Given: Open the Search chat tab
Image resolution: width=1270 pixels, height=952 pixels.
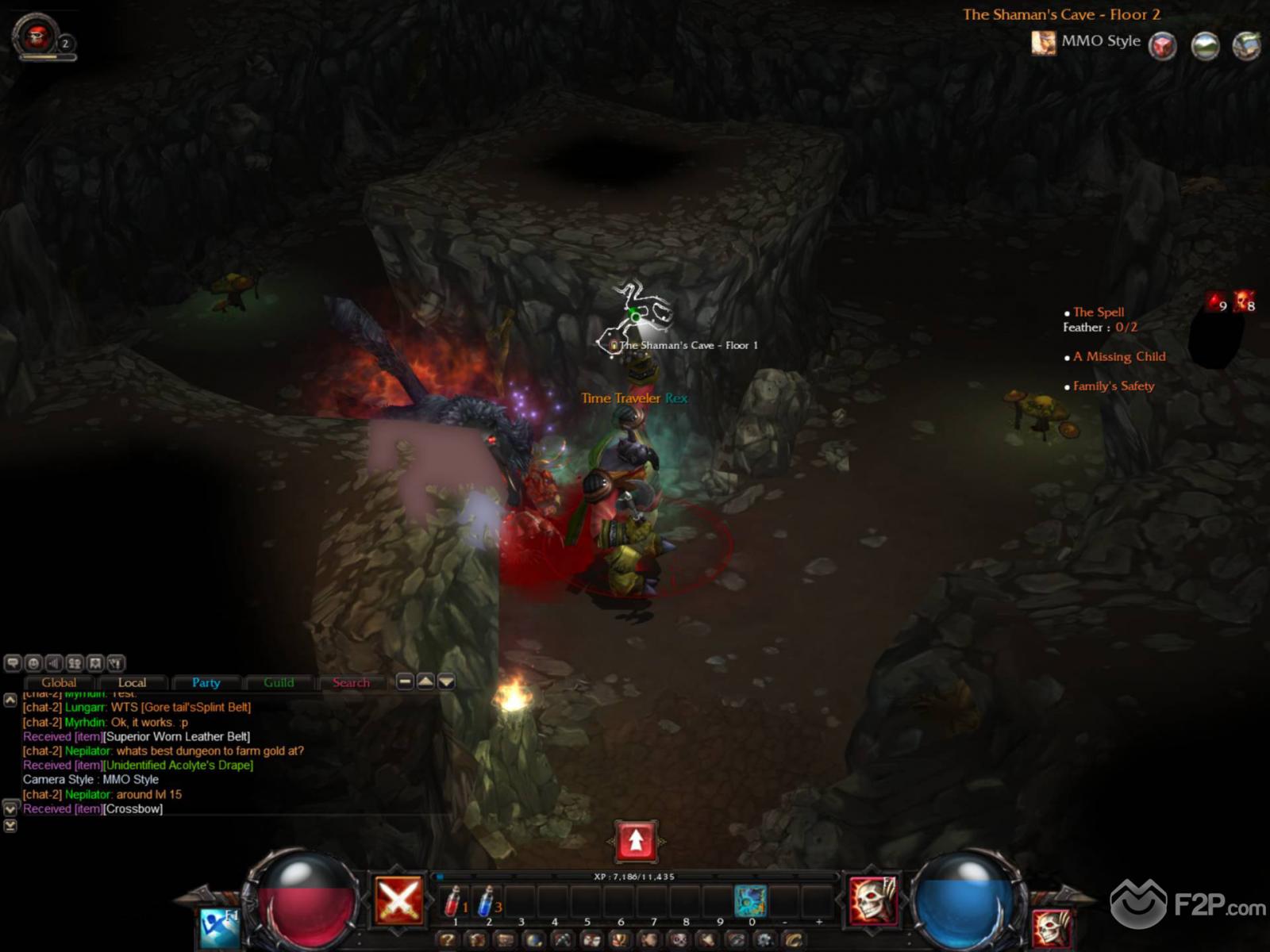Looking at the screenshot, I should pos(351,682).
